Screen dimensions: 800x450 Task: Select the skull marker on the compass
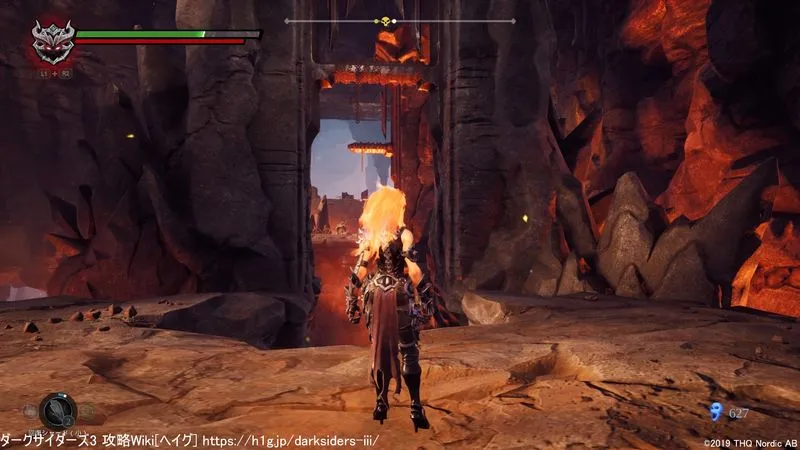tap(385, 21)
